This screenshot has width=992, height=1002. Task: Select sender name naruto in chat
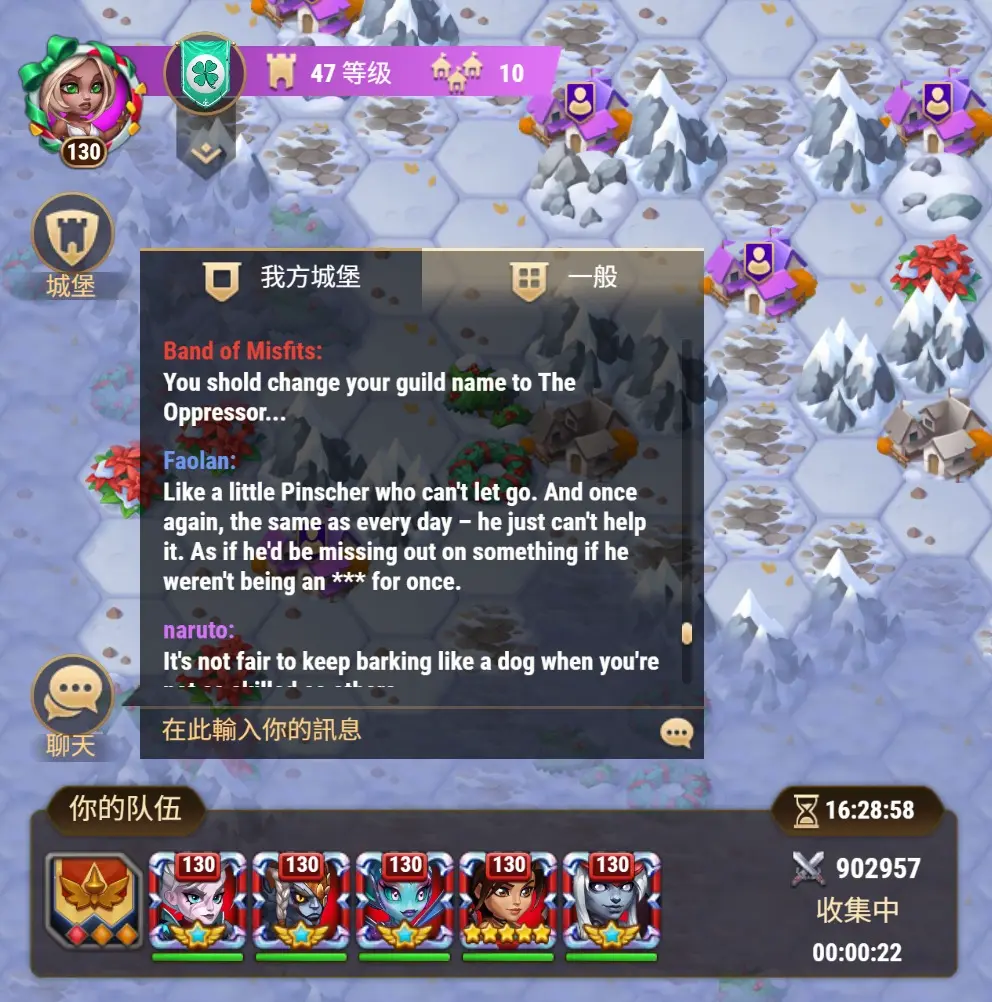[198, 630]
